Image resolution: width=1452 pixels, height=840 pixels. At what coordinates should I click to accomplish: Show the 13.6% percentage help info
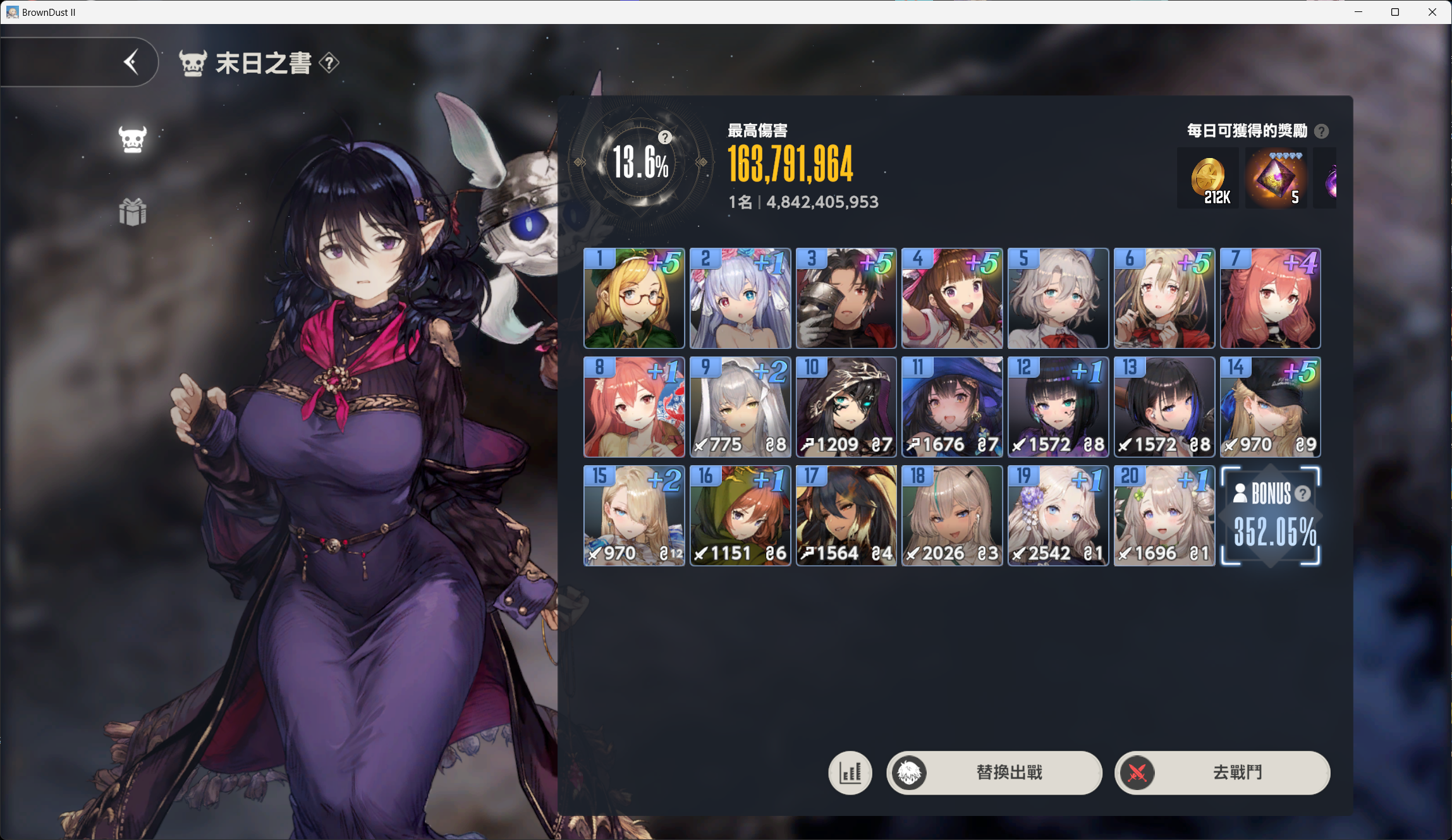(664, 138)
